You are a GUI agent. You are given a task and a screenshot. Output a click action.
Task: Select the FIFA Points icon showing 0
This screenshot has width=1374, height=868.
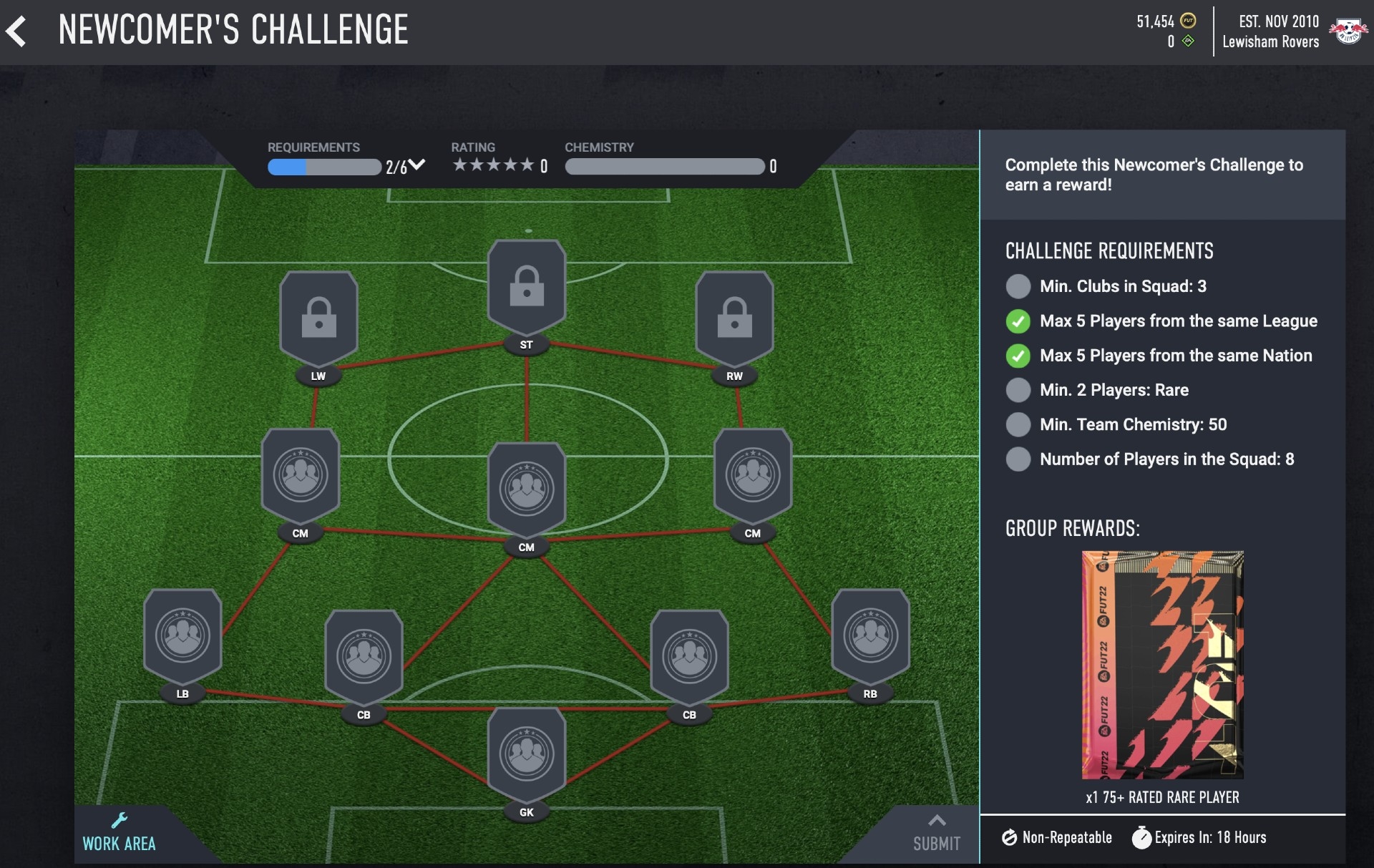click(1187, 42)
